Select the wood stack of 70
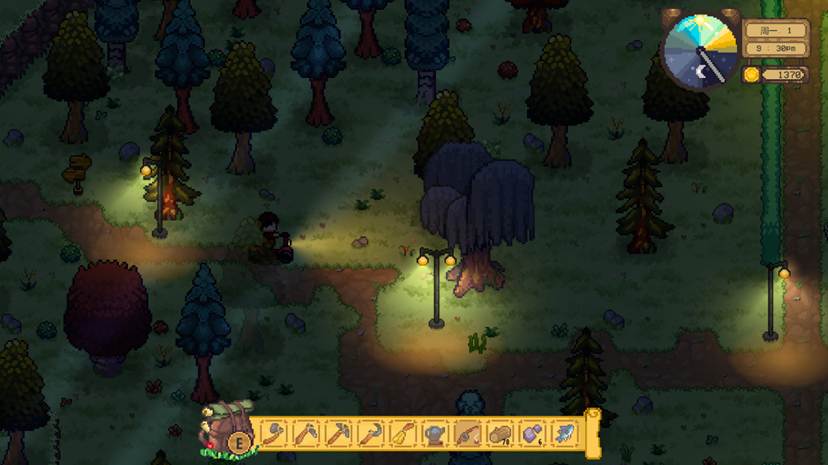The width and height of the screenshot is (828, 465). pyautogui.click(x=500, y=434)
